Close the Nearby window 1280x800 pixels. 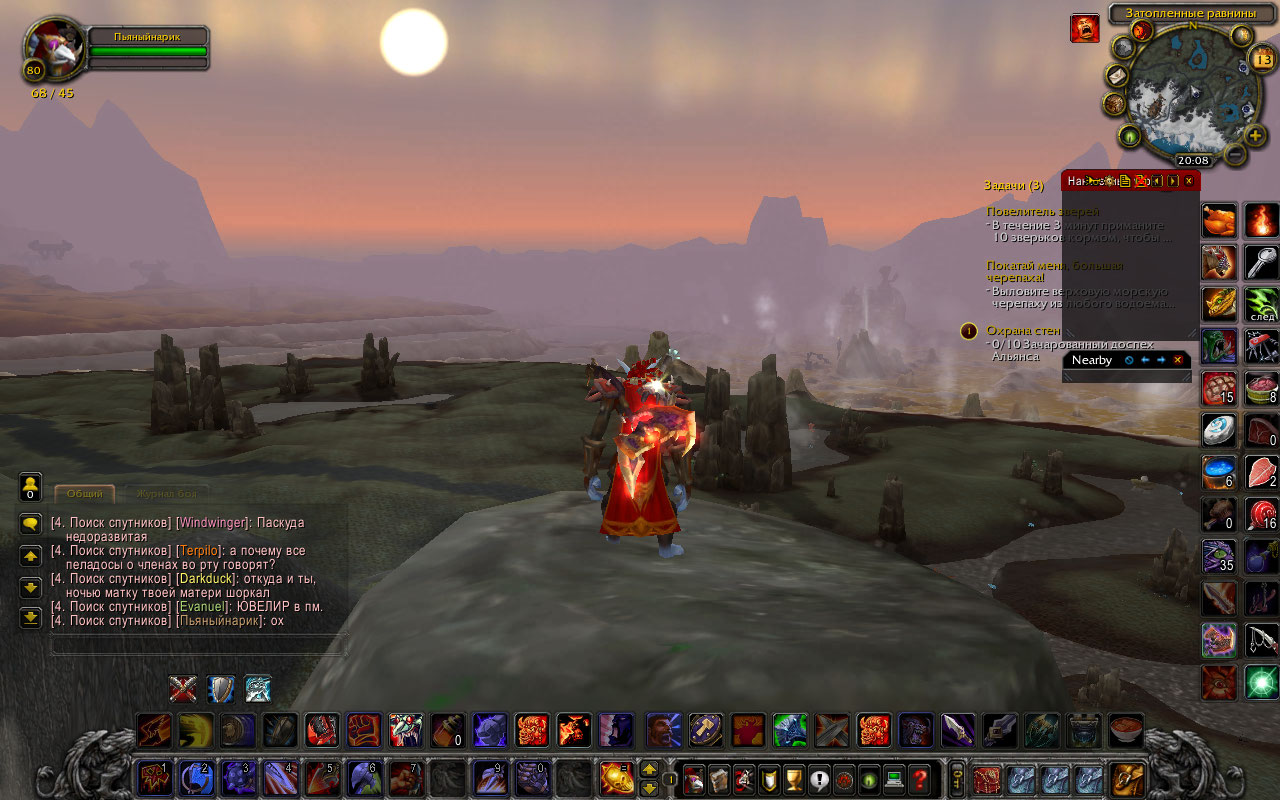click(x=1177, y=360)
